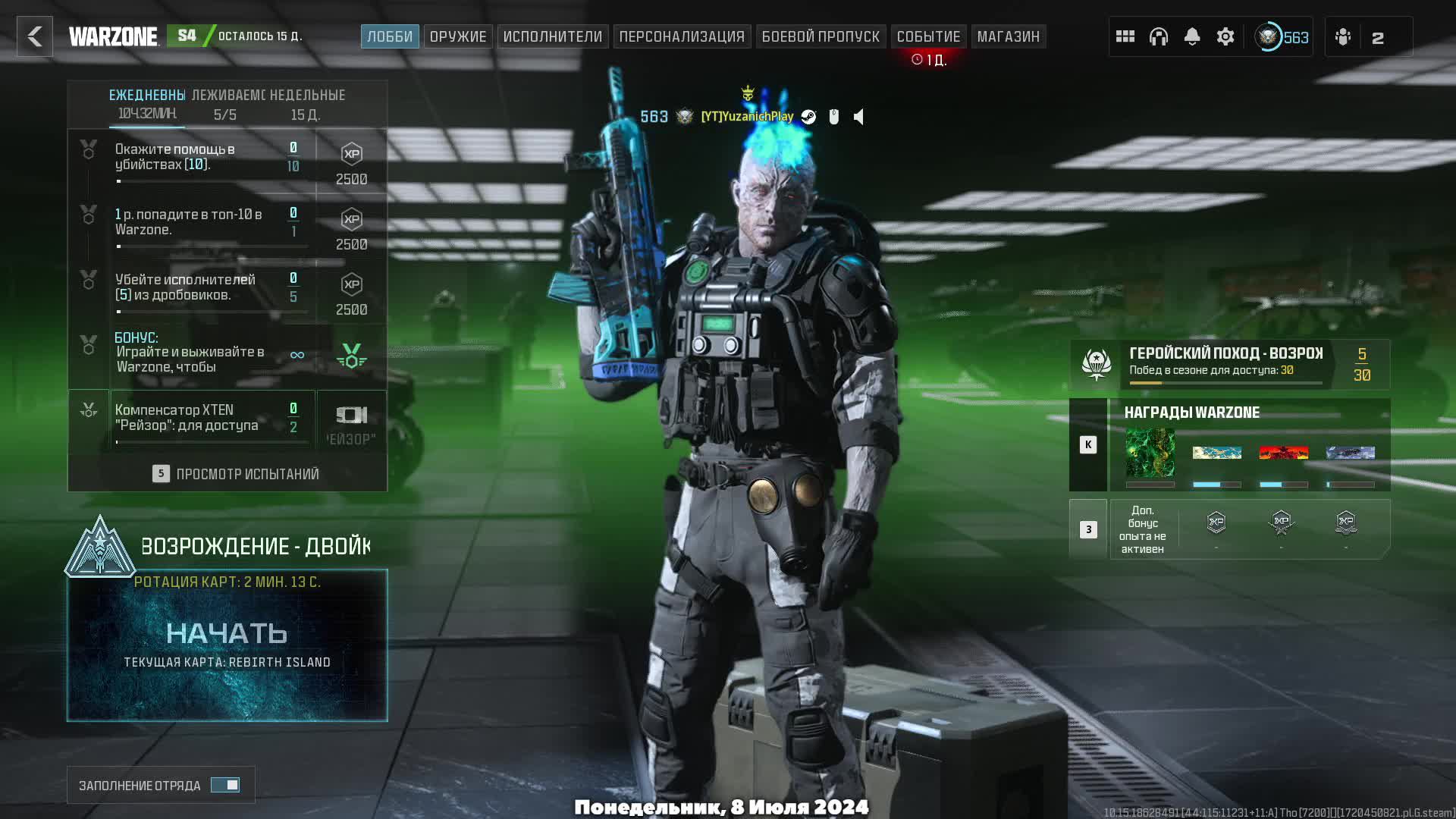Show the БОЕВОЙ ПРОПУСК tab

(821, 36)
